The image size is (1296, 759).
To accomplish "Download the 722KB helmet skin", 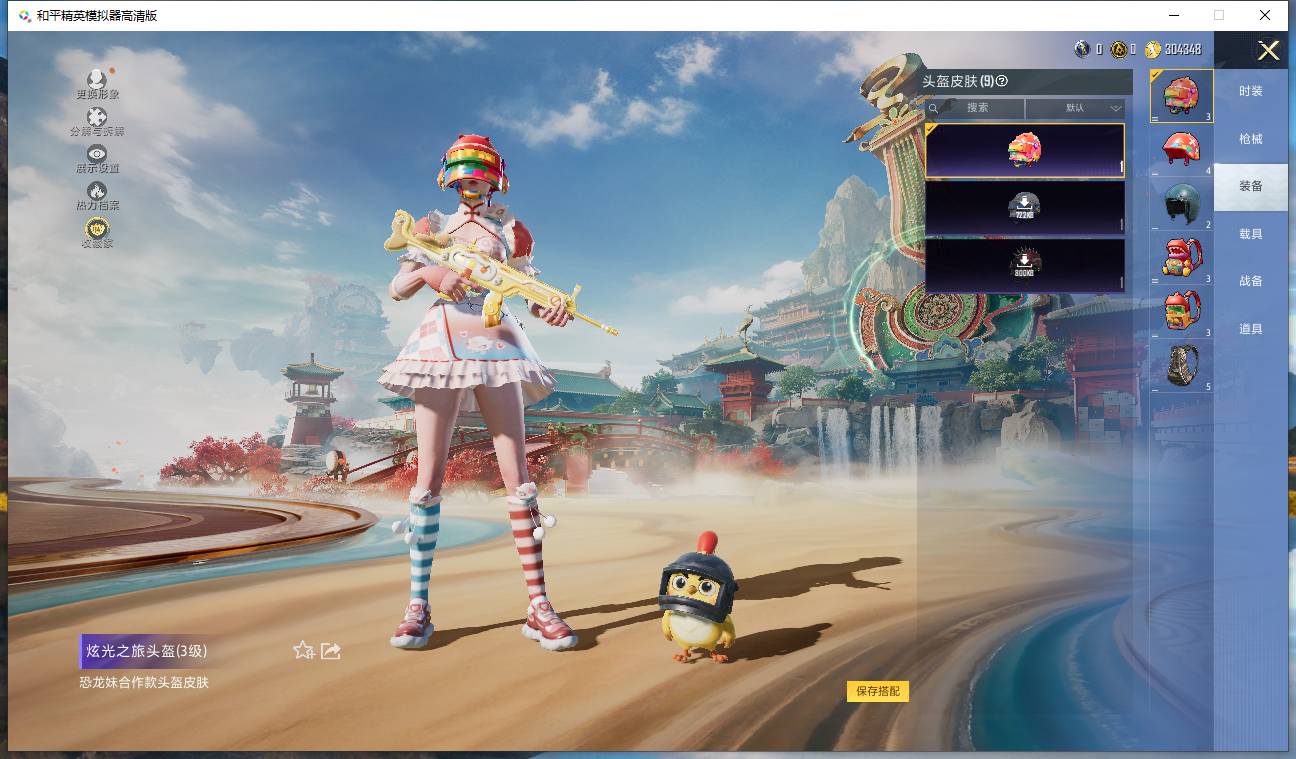I will pyautogui.click(x=1024, y=208).
